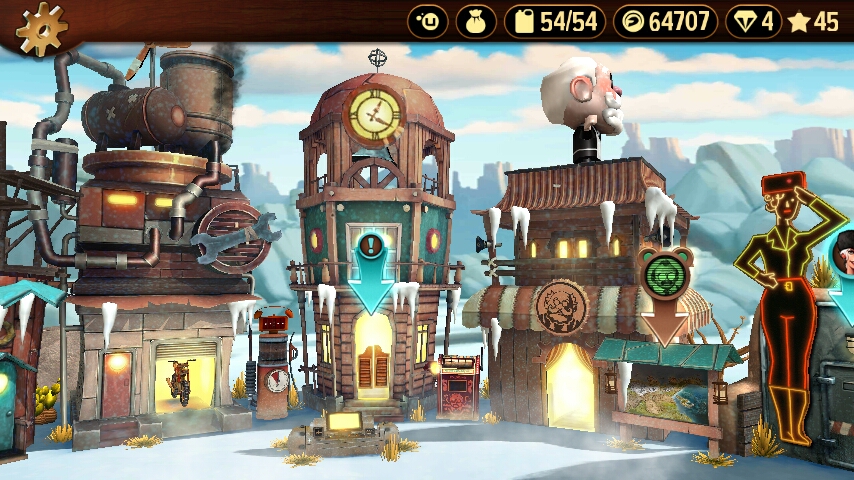Open the coin balance 64707 pill
854x480 pixels.
tap(665, 21)
